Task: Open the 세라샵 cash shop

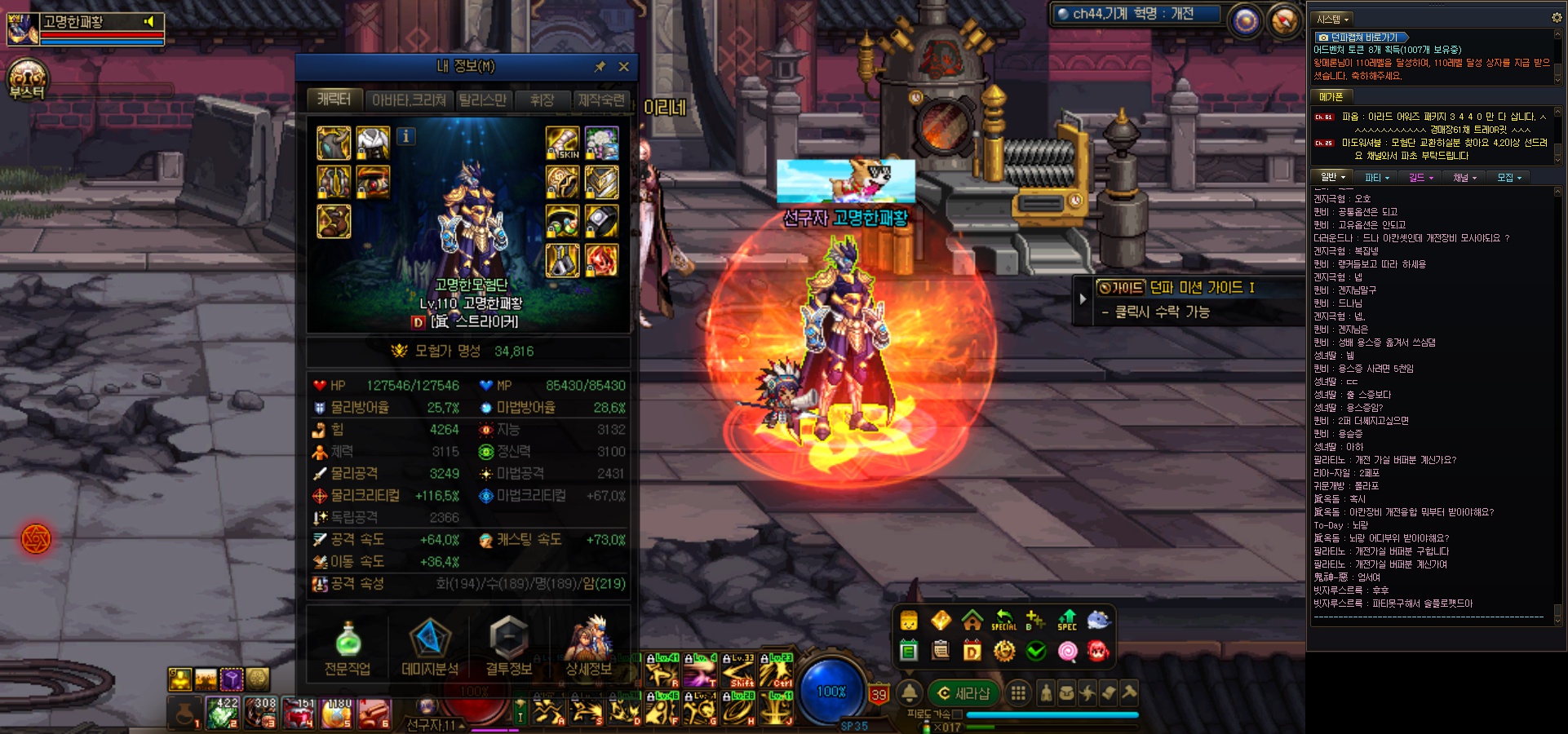Action: pos(963,693)
